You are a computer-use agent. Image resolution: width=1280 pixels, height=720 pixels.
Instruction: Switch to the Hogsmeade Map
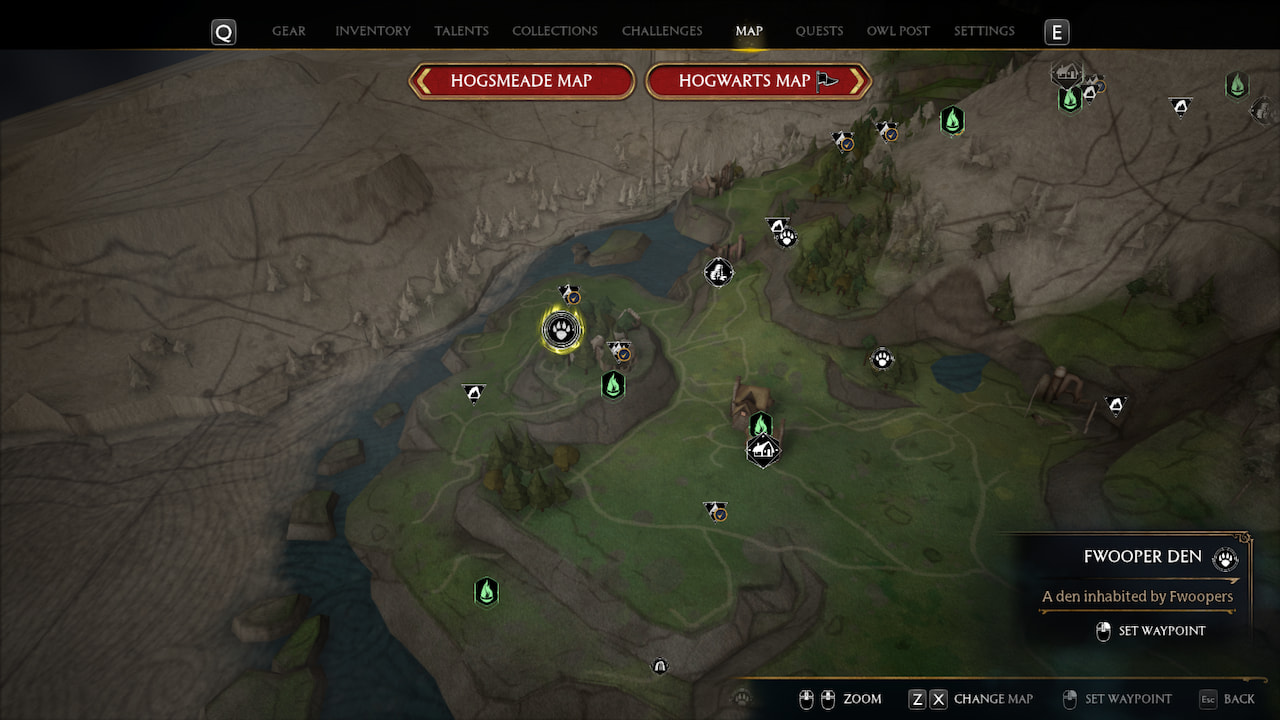pos(522,81)
